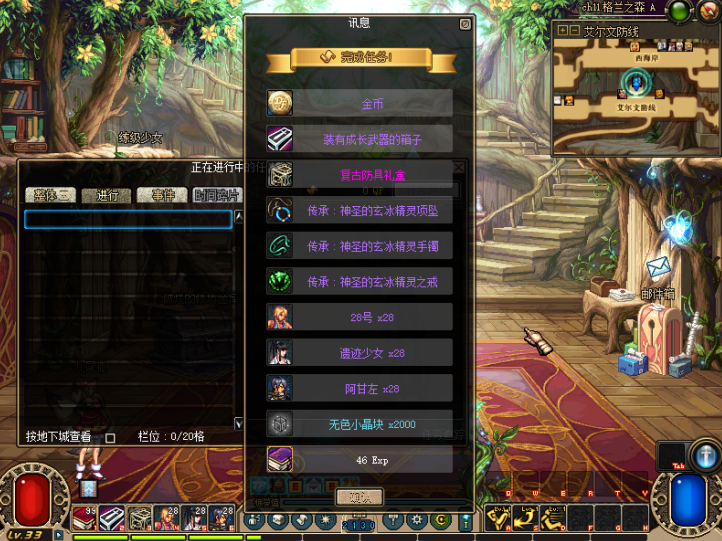Toggle the 按地下城查看 checkbox

coord(111,437)
